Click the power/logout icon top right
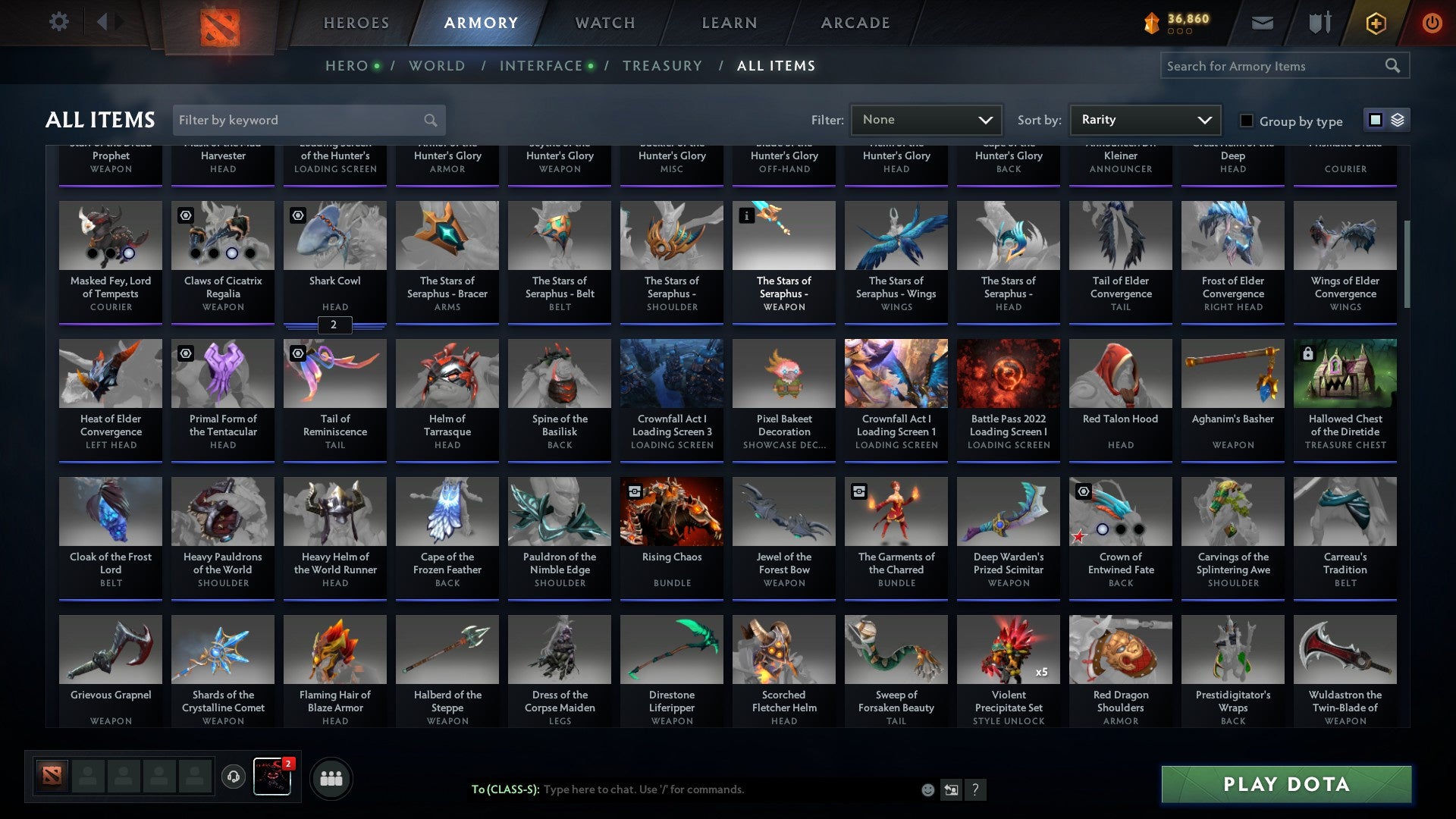This screenshot has height=819, width=1456. point(1433,23)
